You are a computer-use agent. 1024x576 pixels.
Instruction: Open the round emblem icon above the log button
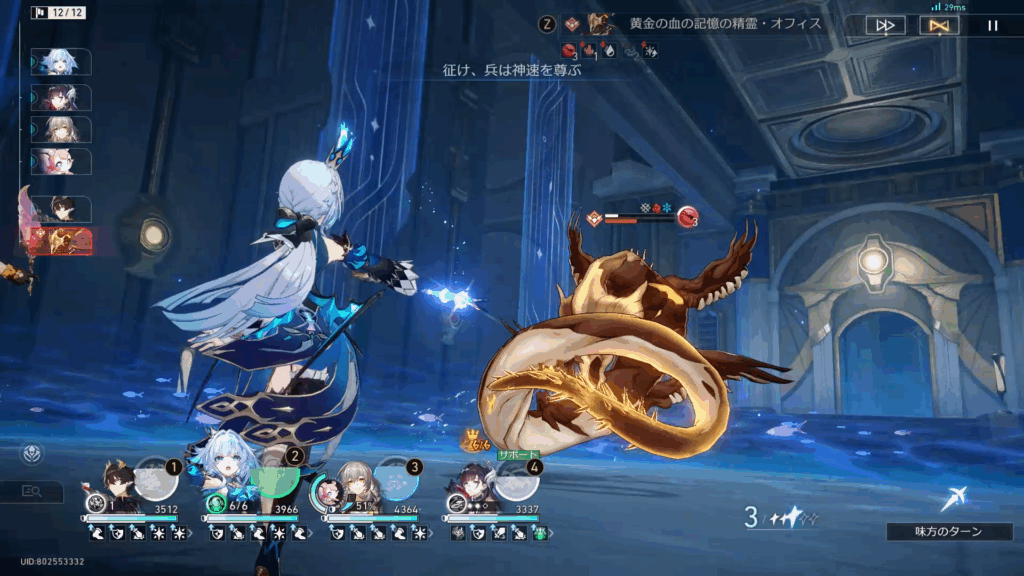[x=33, y=453]
